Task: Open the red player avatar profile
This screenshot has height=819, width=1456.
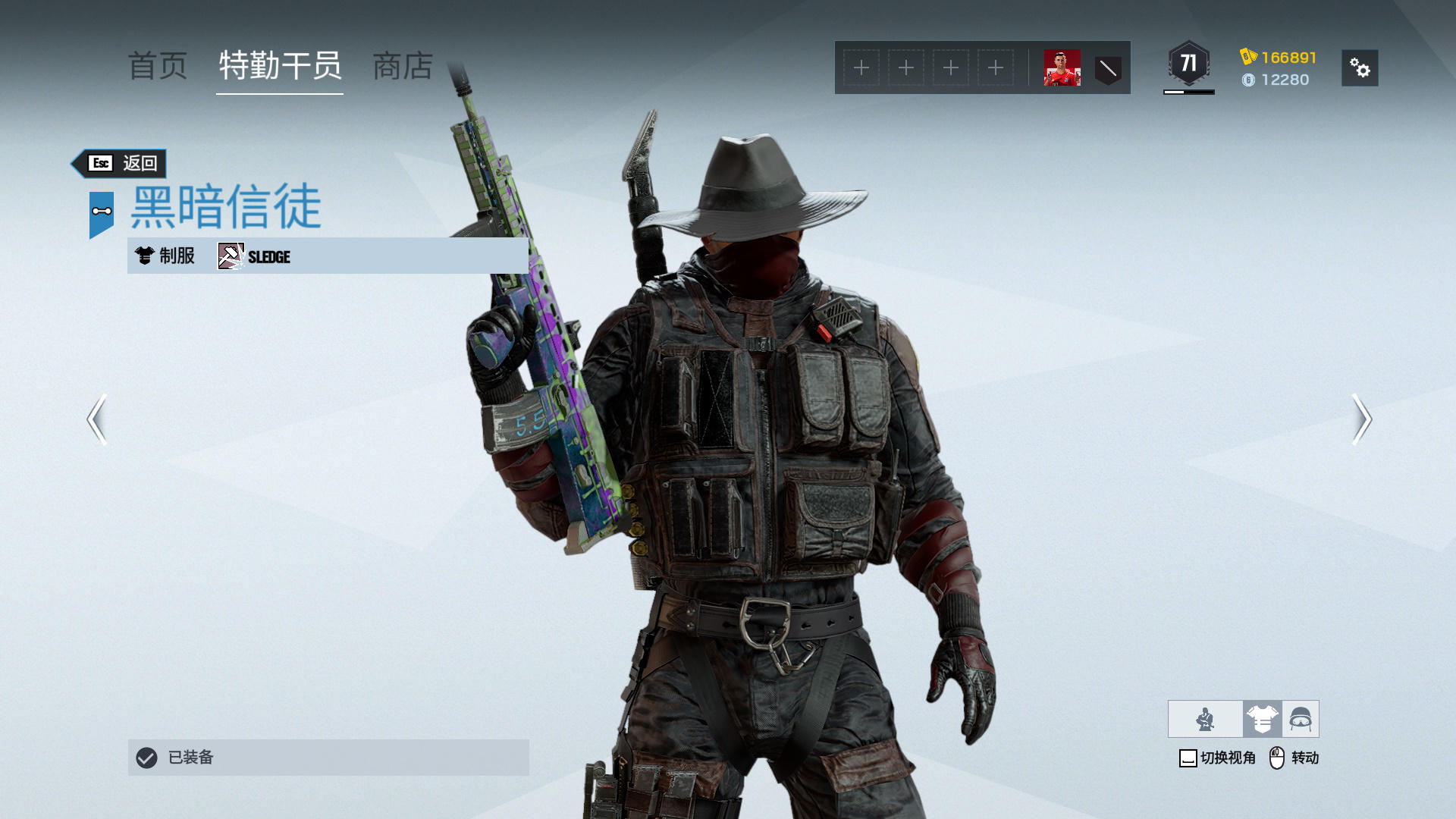Action: pyautogui.click(x=1062, y=68)
